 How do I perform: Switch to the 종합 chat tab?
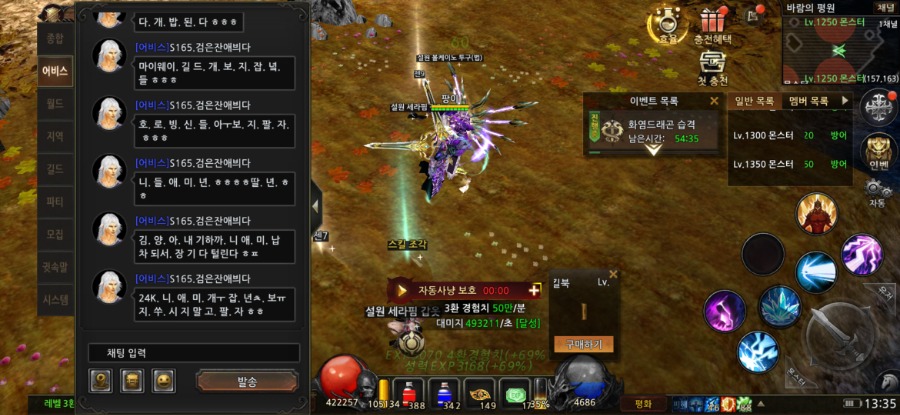[x=54, y=38]
